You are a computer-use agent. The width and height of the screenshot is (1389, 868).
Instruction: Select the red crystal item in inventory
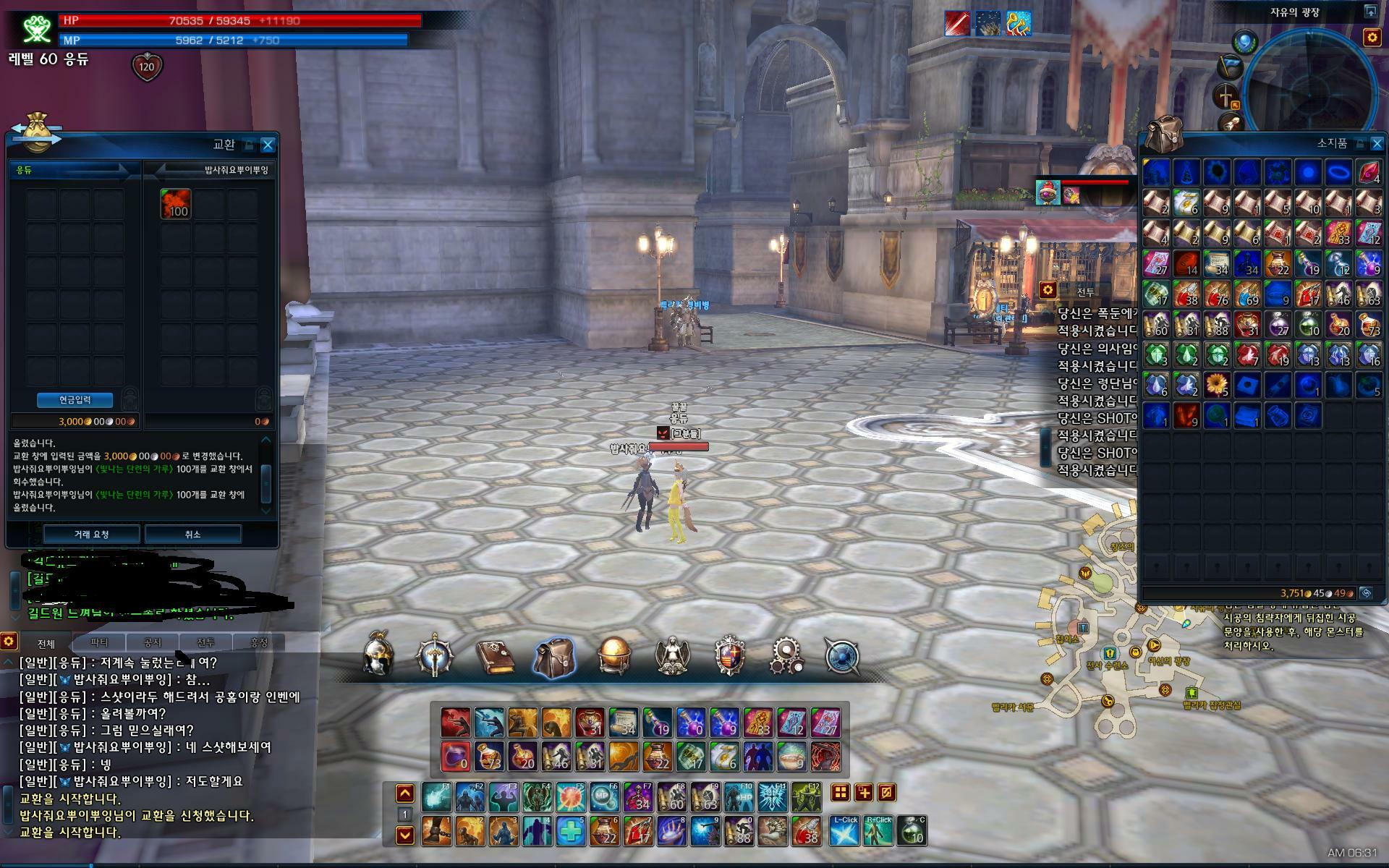tap(1368, 173)
